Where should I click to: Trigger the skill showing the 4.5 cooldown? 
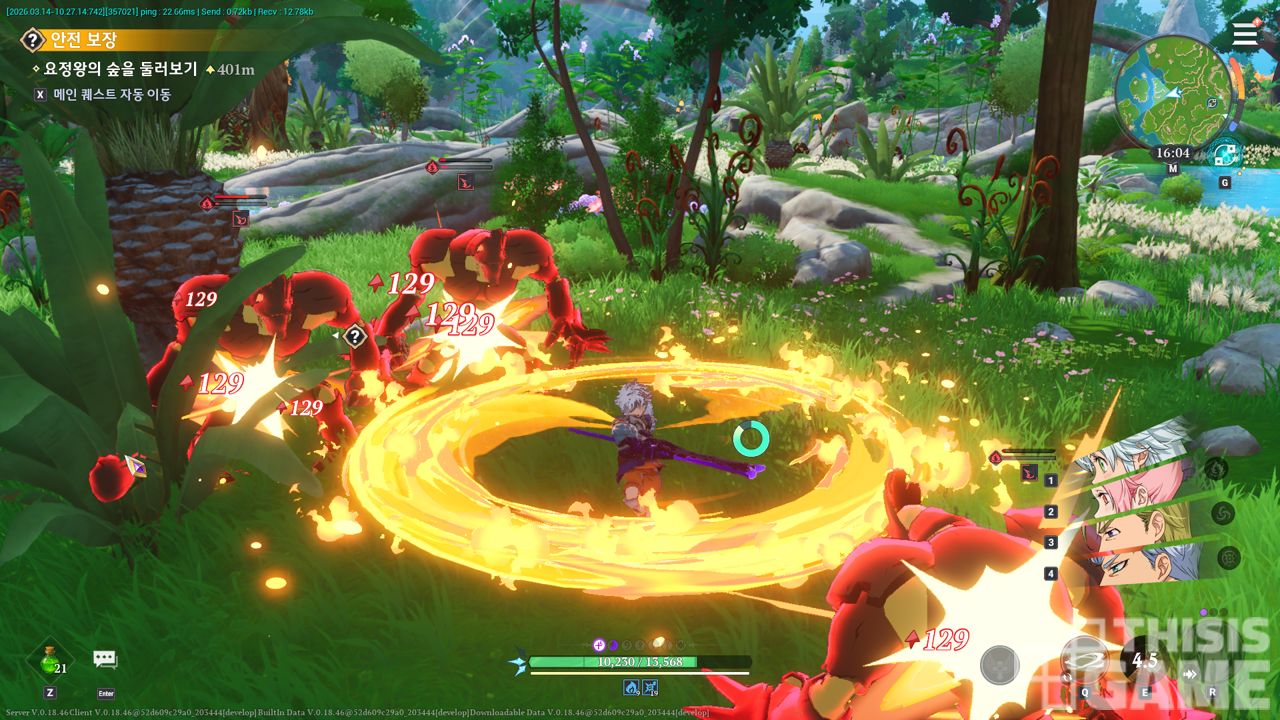(x=1145, y=660)
